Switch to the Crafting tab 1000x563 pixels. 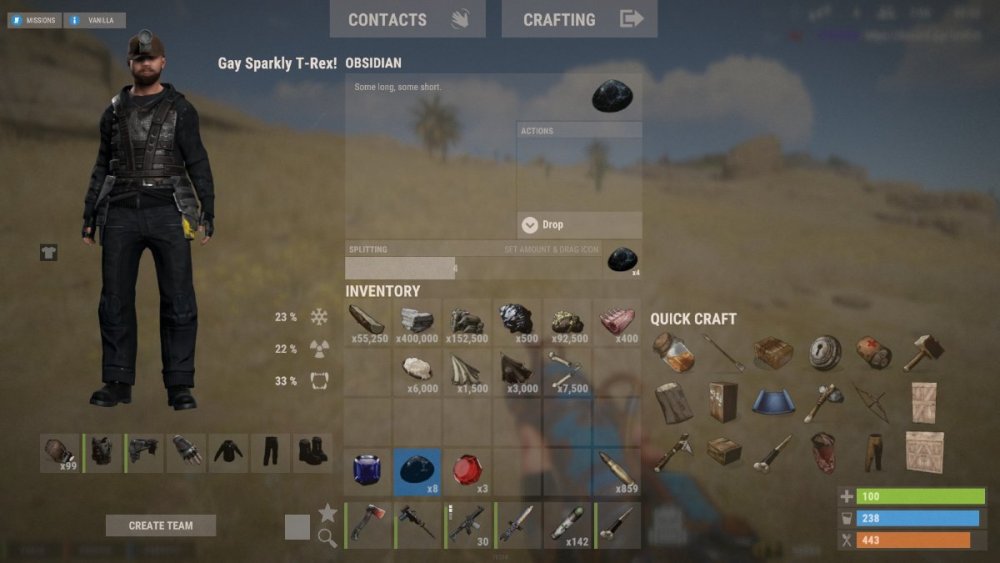click(579, 19)
